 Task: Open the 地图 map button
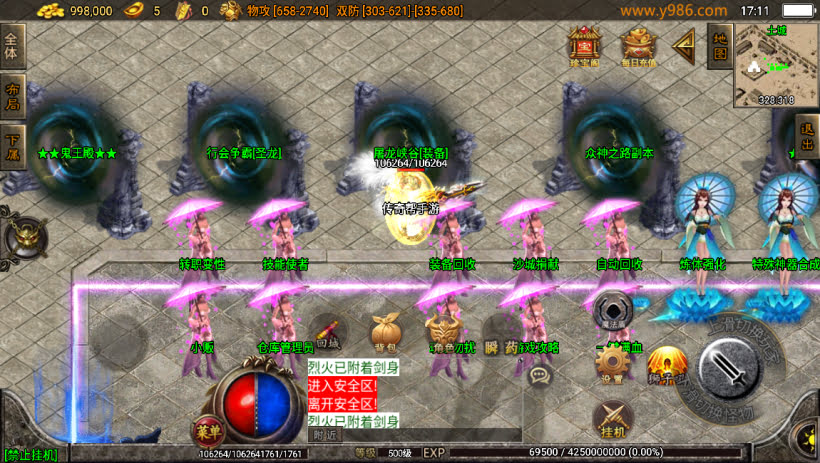click(x=718, y=45)
